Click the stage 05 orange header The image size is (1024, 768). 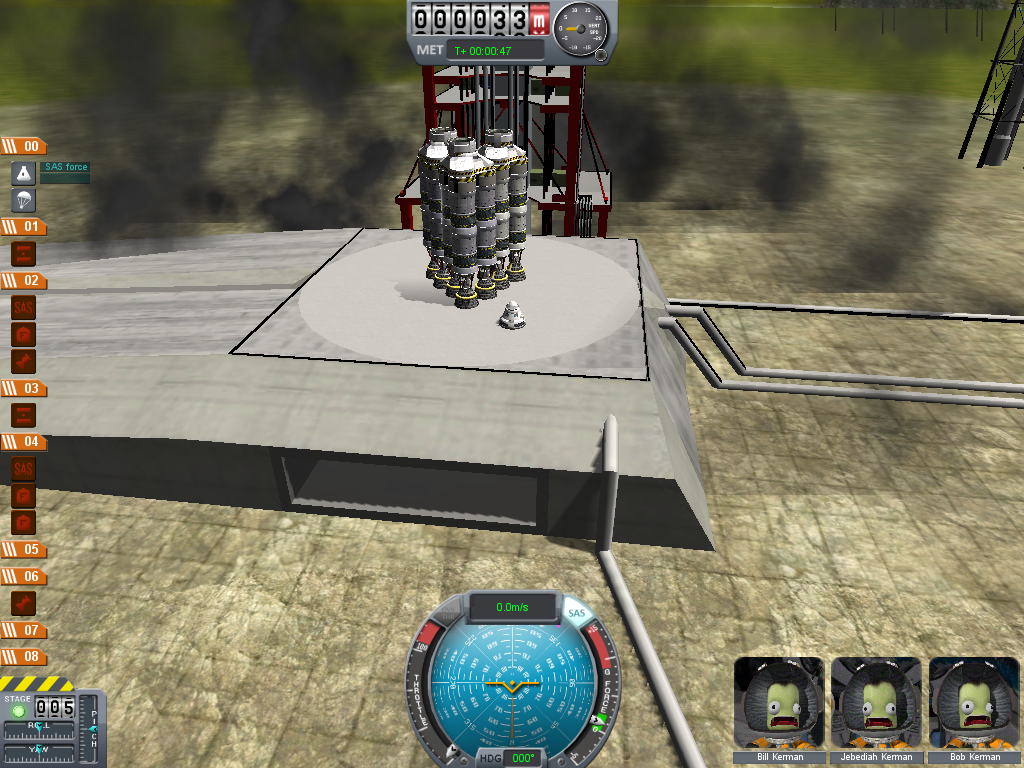point(24,549)
